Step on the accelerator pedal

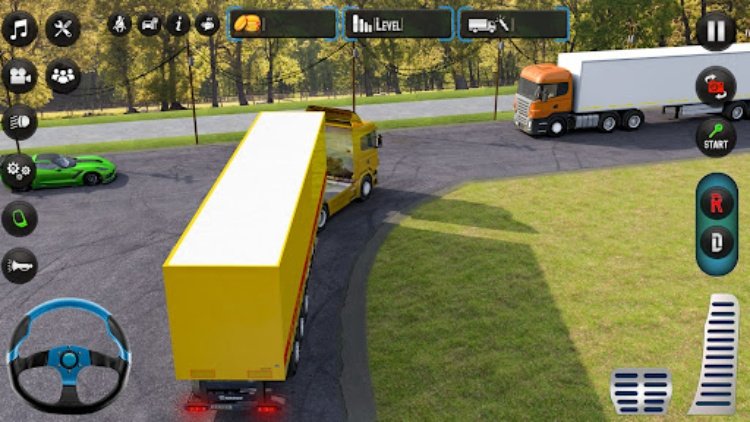pyautogui.click(x=715, y=354)
